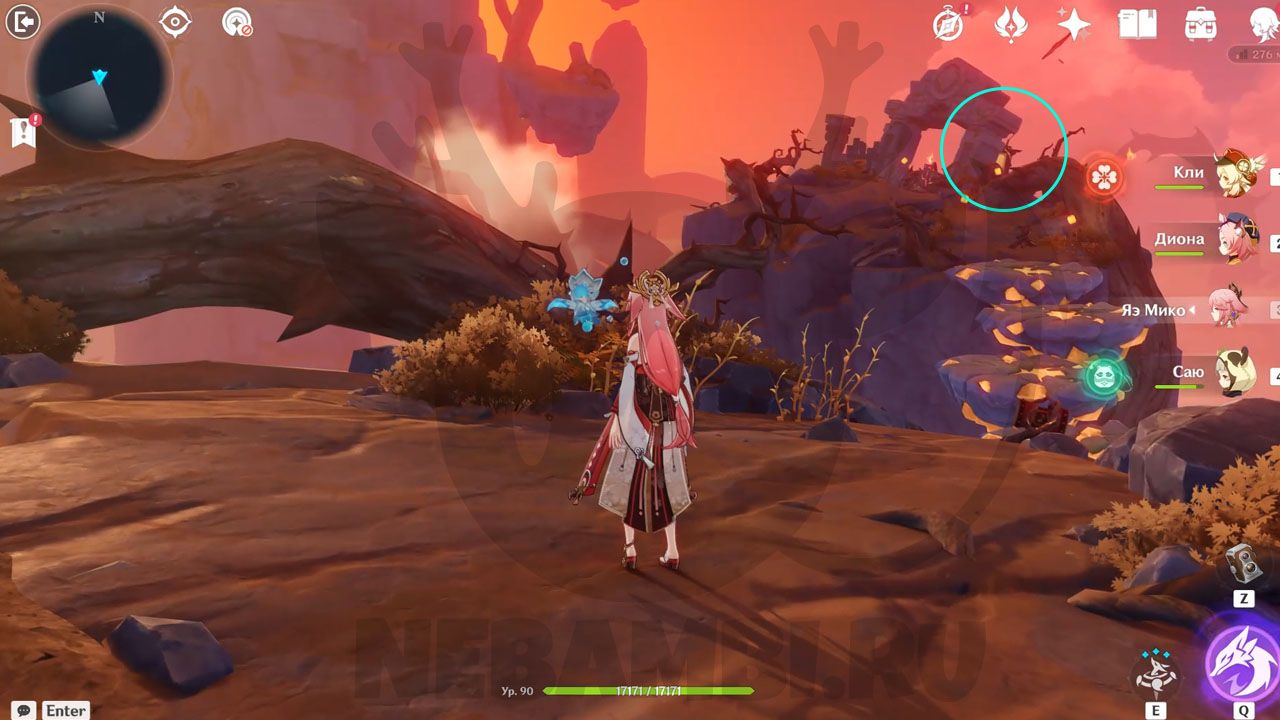
Task: Activate Yae Miko's elemental skill
Action: [x=1155, y=673]
